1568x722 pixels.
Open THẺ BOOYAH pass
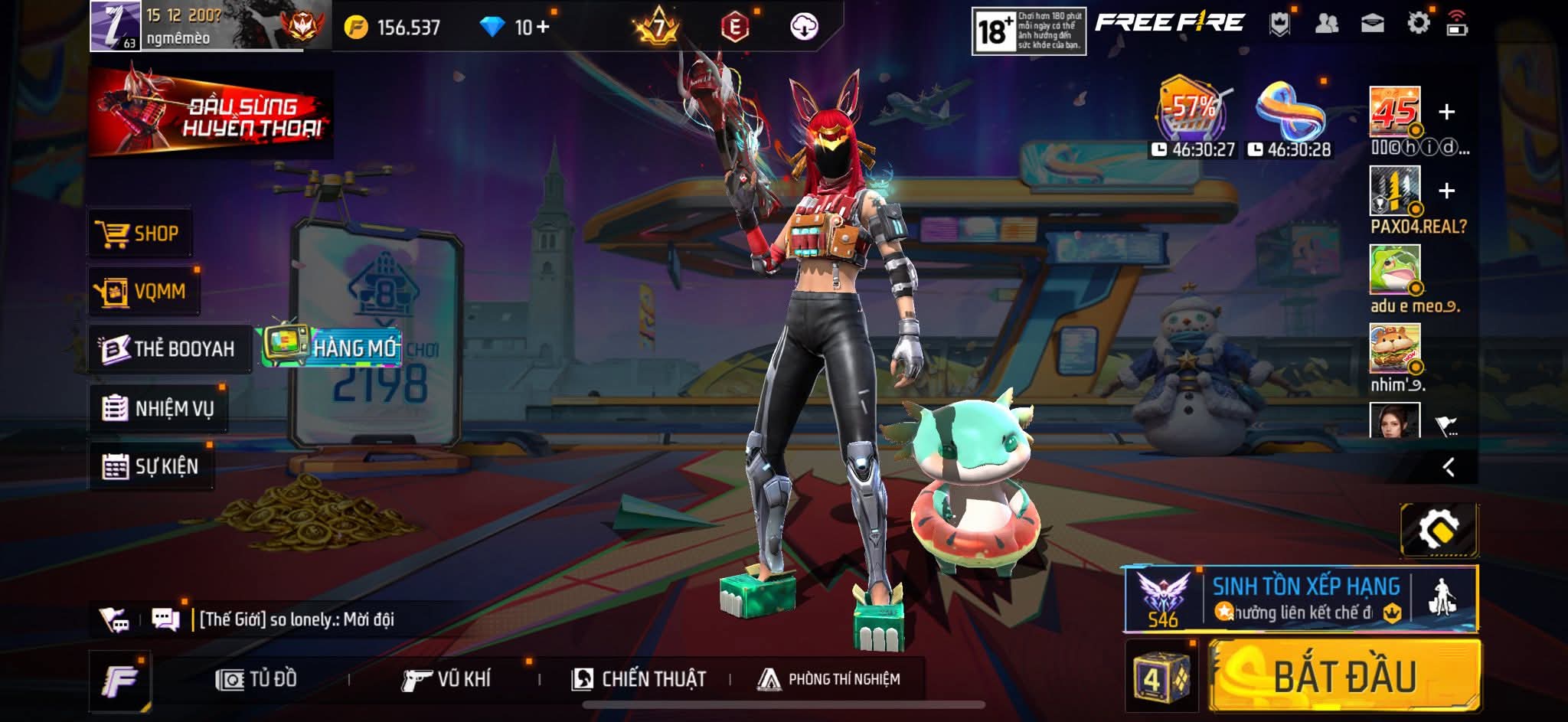[168, 349]
